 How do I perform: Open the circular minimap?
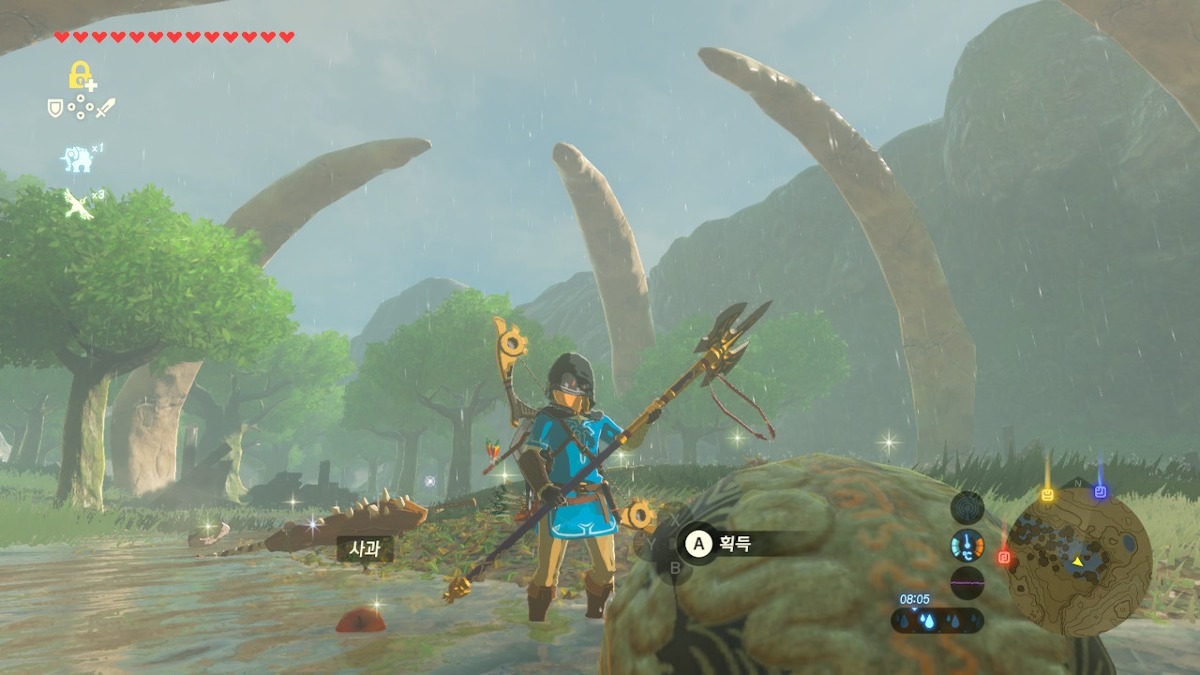[x=1079, y=562]
